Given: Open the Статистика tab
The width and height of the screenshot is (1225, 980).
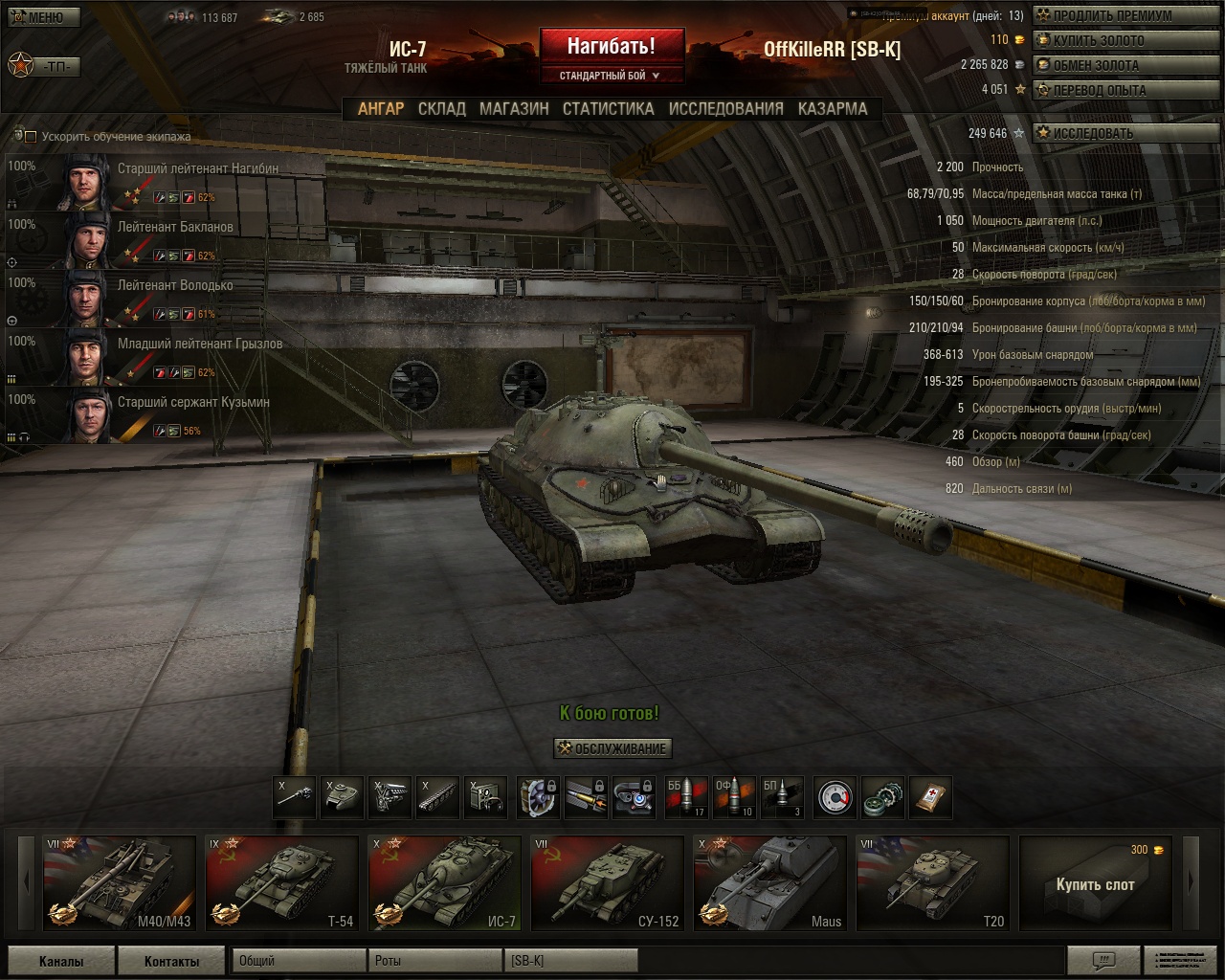Looking at the screenshot, I should click(608, 109).
